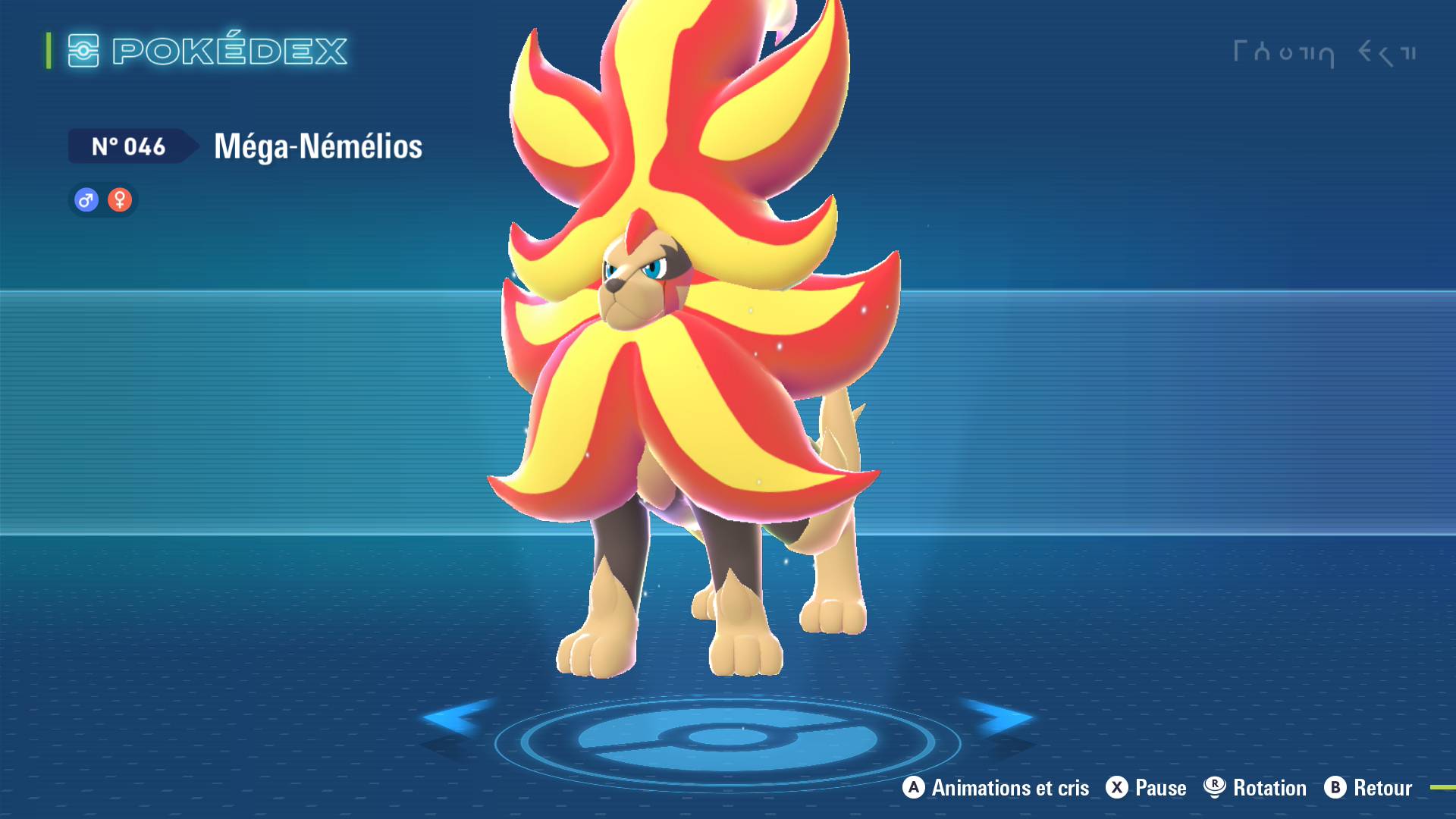The width and height of the screenshot is (1456, 819).
Task: Show the next Pokémon with right arrow
Action: click(x=1001, y=717)
